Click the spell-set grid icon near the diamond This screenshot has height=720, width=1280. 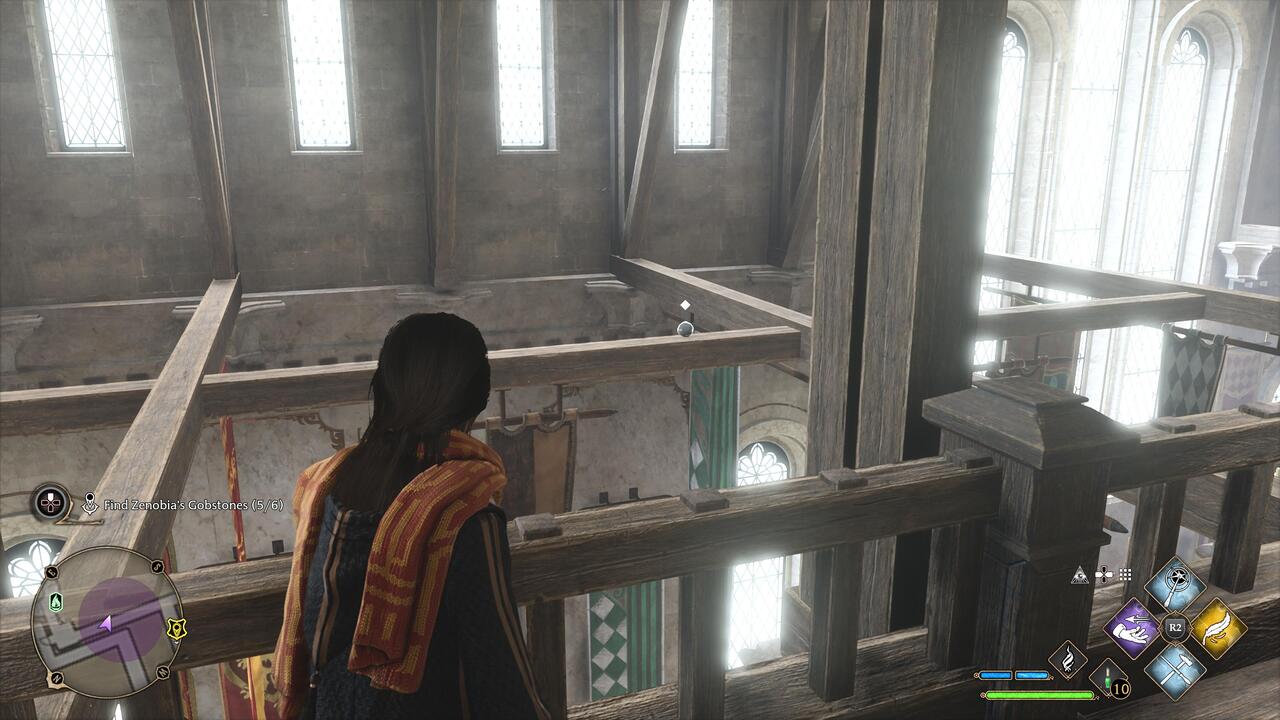tap(1124, 574)
